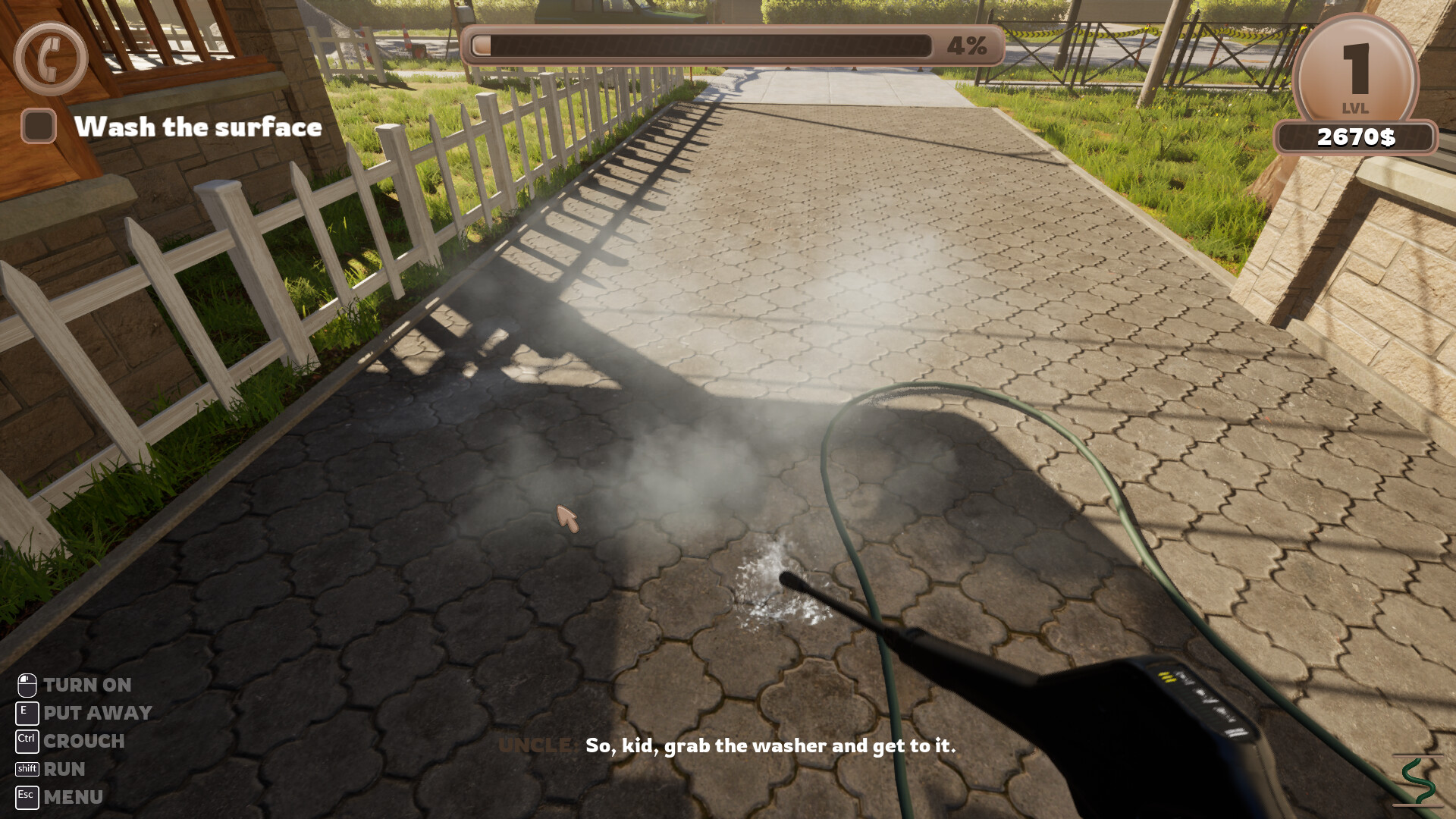Click the E key icon for PUT AWAY

[26, 712]
